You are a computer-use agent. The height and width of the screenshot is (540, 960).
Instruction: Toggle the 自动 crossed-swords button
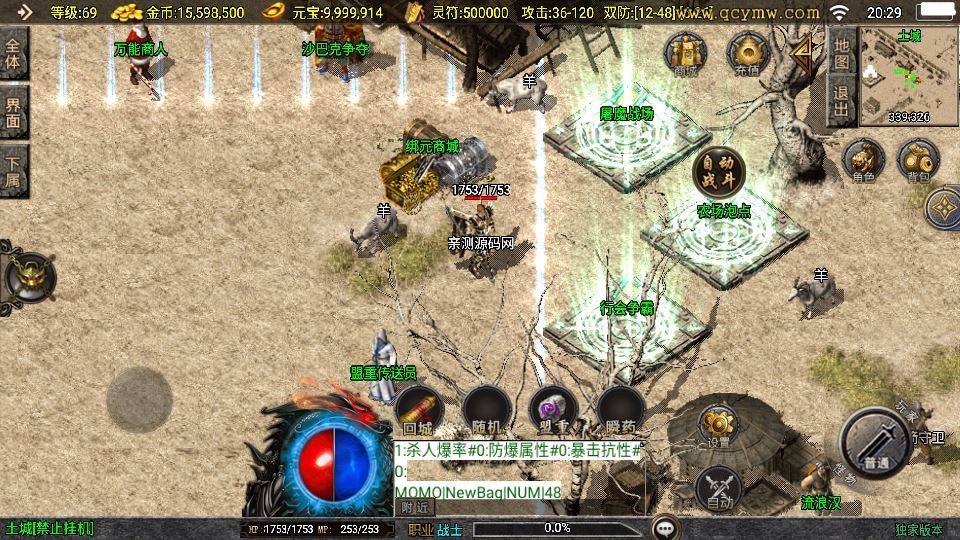point(718,488)
